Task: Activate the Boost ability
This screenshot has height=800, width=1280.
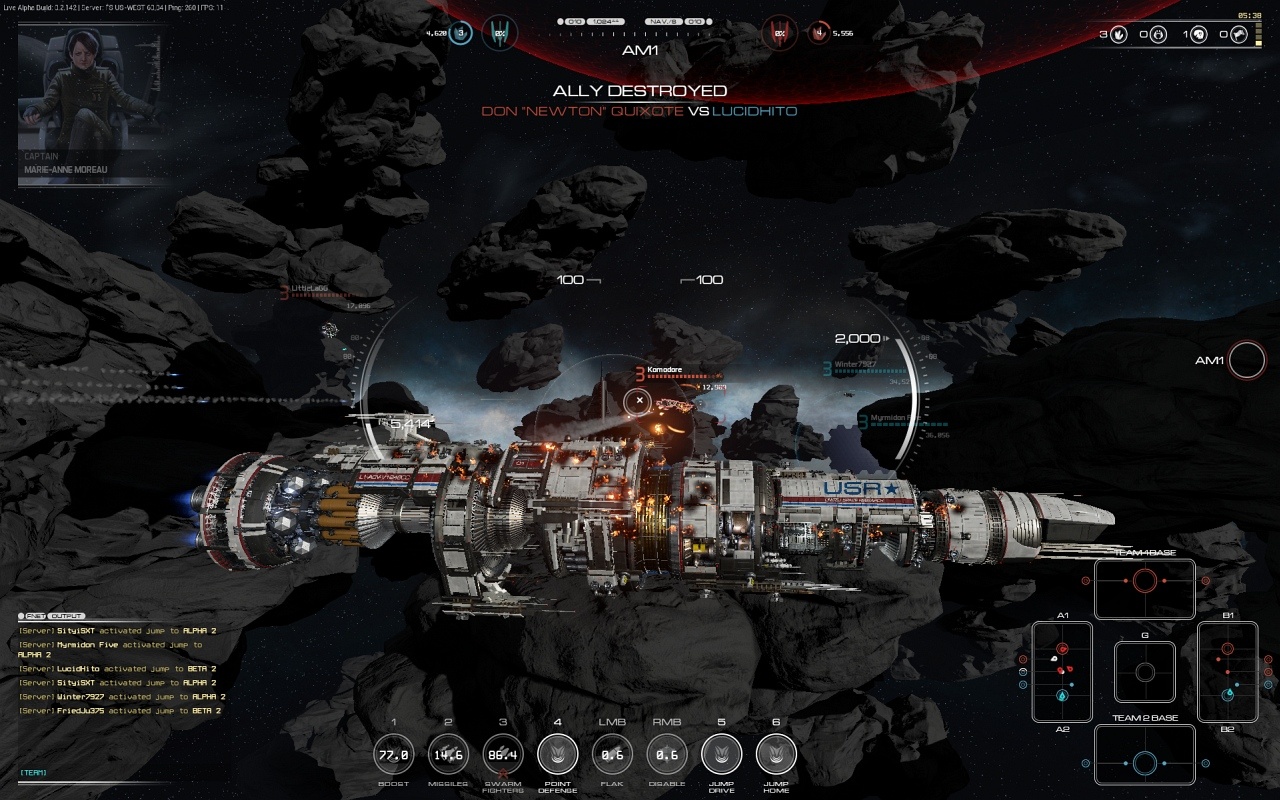Action: pos(393,755)
